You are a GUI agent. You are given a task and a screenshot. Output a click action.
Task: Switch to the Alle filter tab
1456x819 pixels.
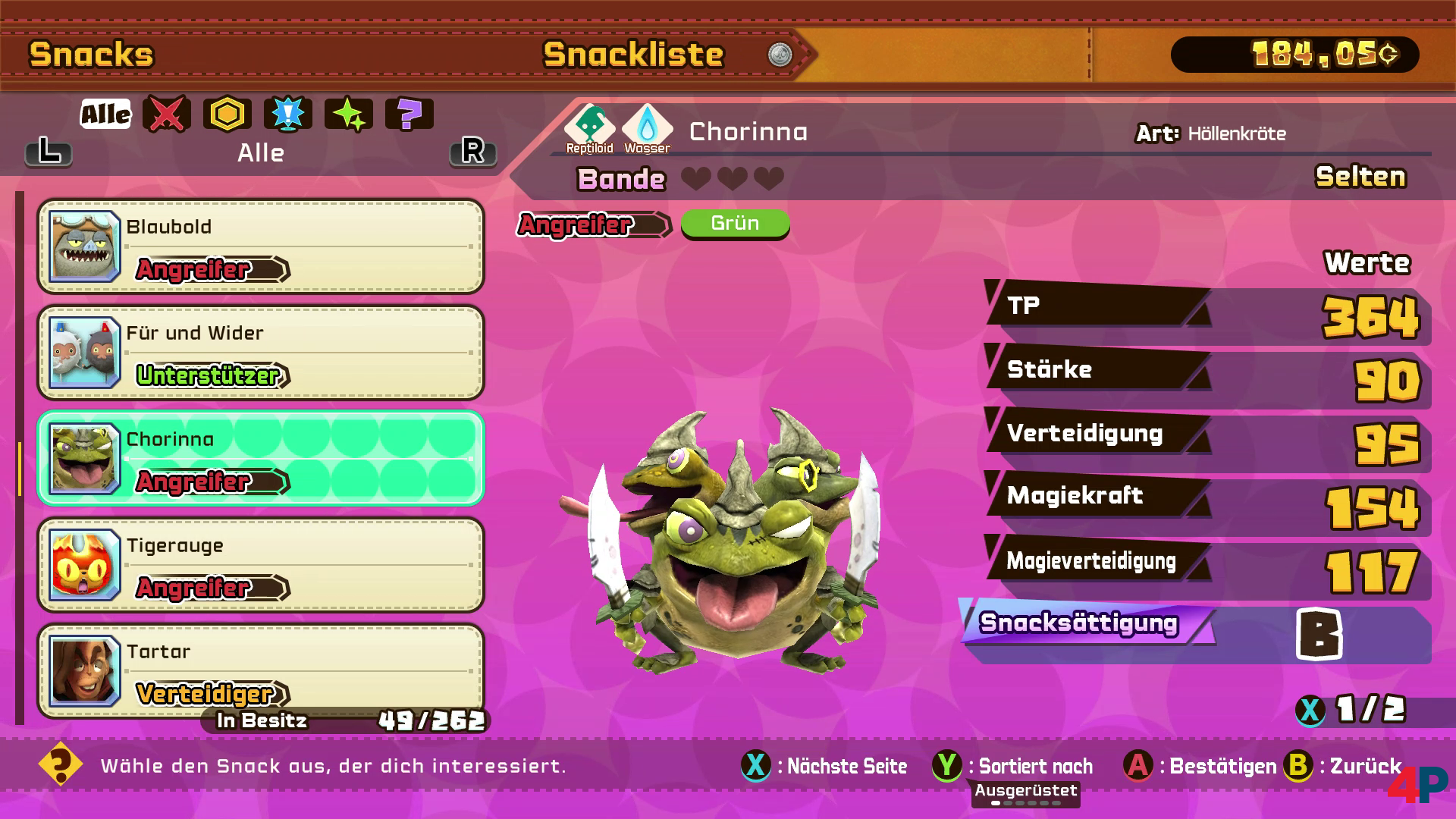click(x=105, y=115)
